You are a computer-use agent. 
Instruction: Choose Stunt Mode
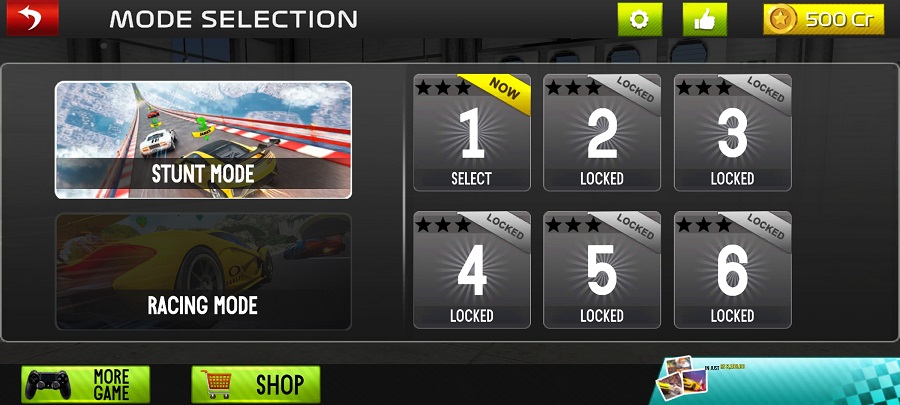[x=203, y=140]
